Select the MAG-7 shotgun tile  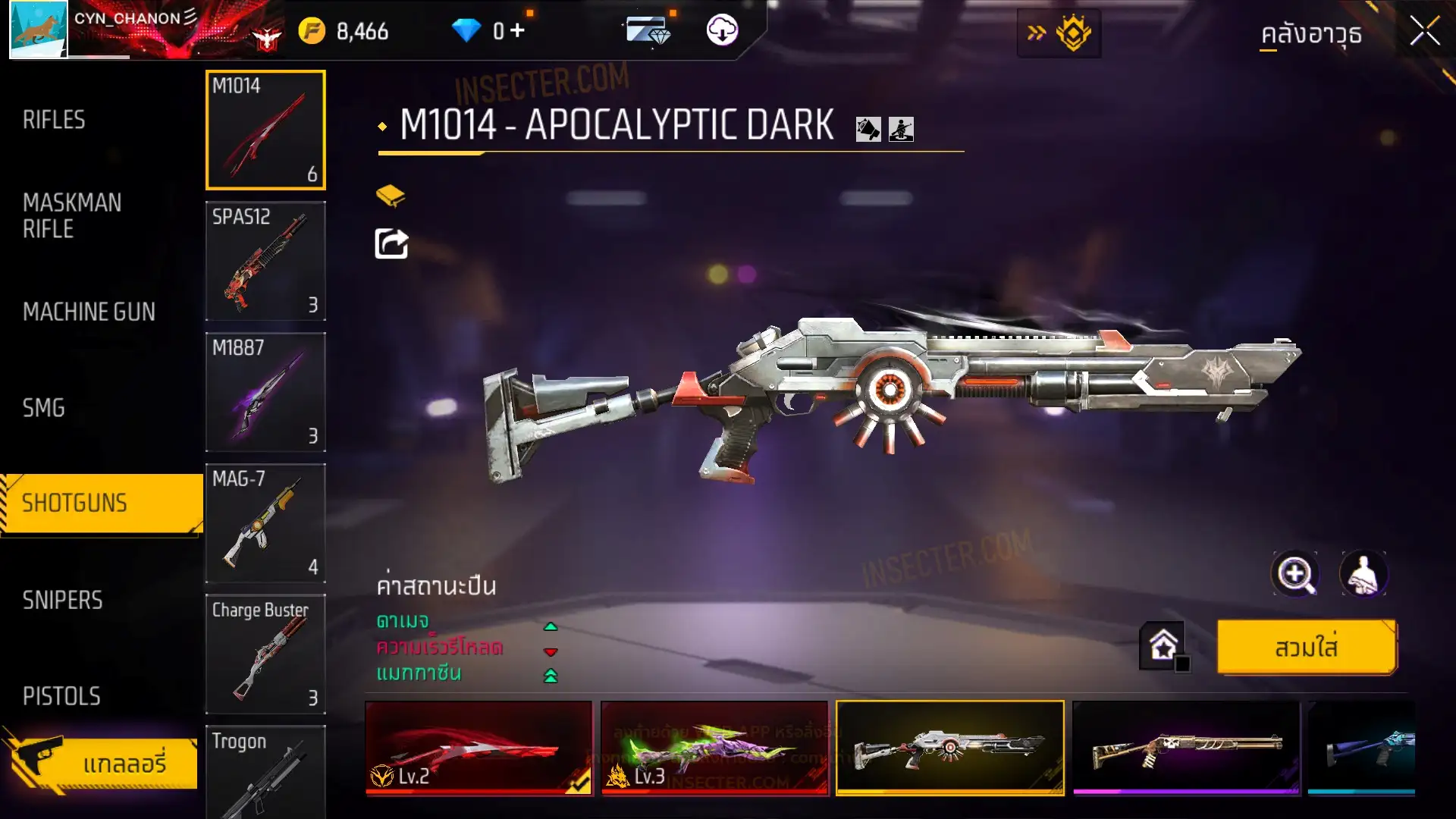[265, 523]
